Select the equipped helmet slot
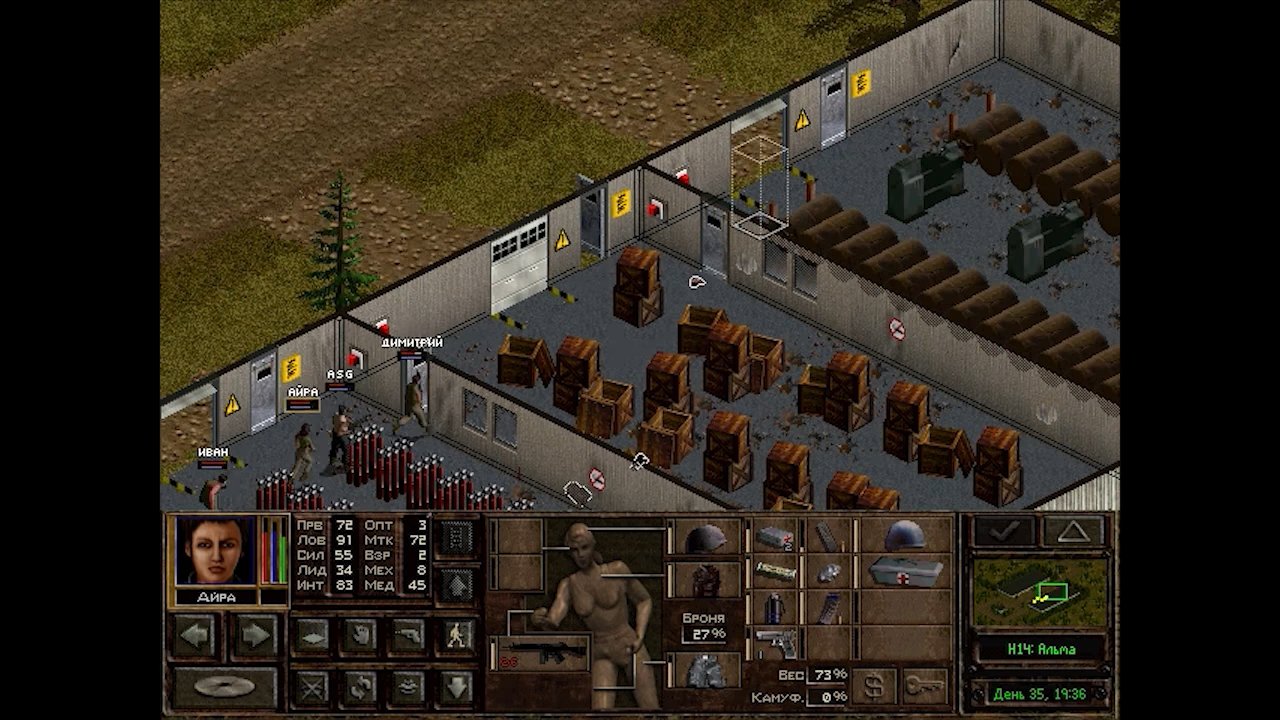The image size is (1280, 720). (706, 538)
